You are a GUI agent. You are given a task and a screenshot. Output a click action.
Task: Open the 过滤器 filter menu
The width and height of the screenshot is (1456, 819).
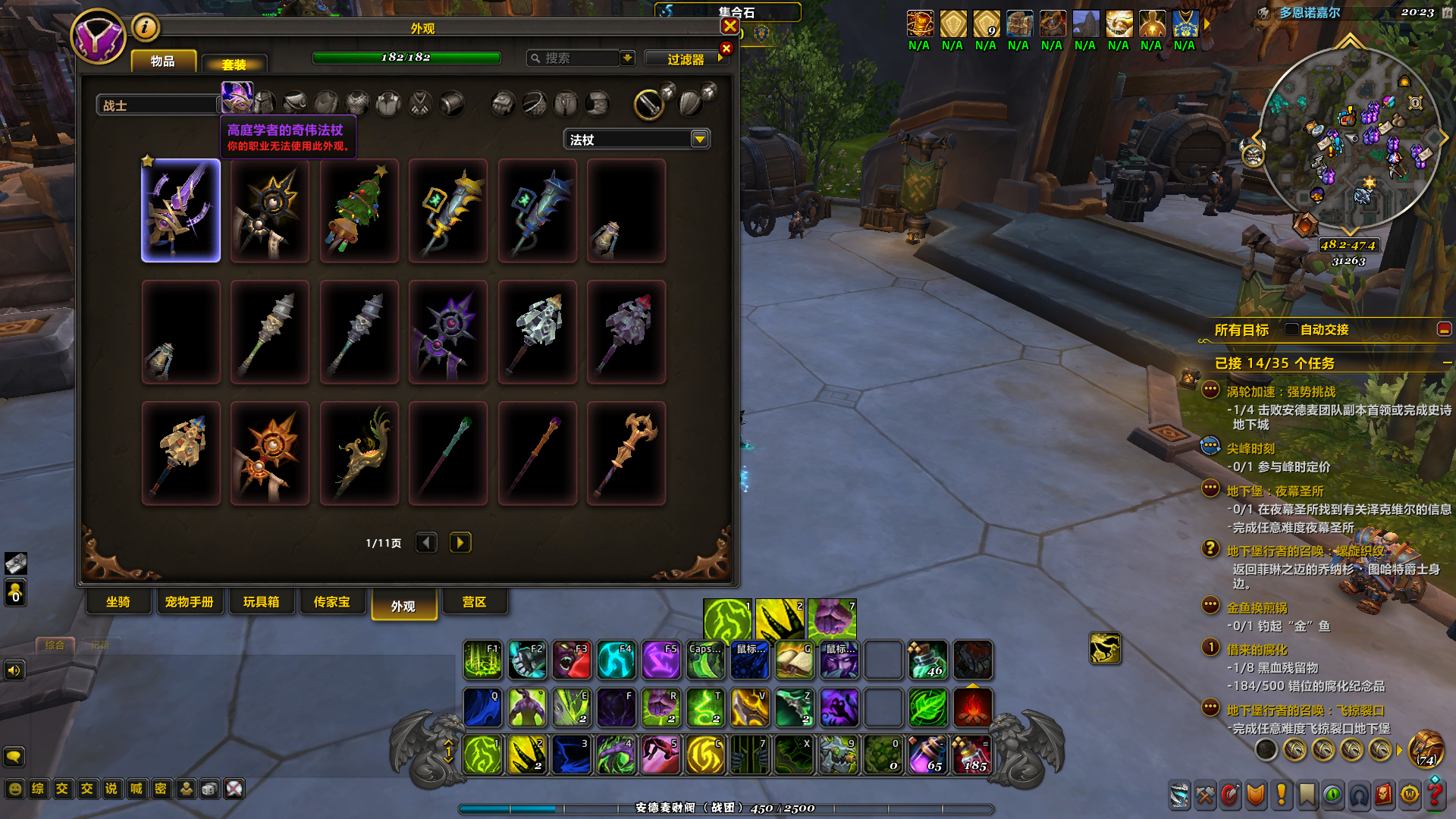[x=686, y=59]
